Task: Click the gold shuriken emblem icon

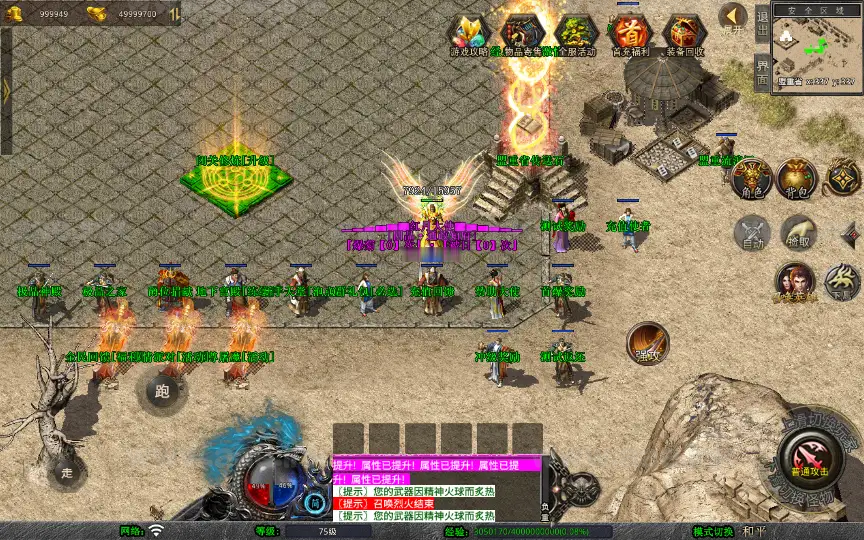Action: [x=844, y=178]
